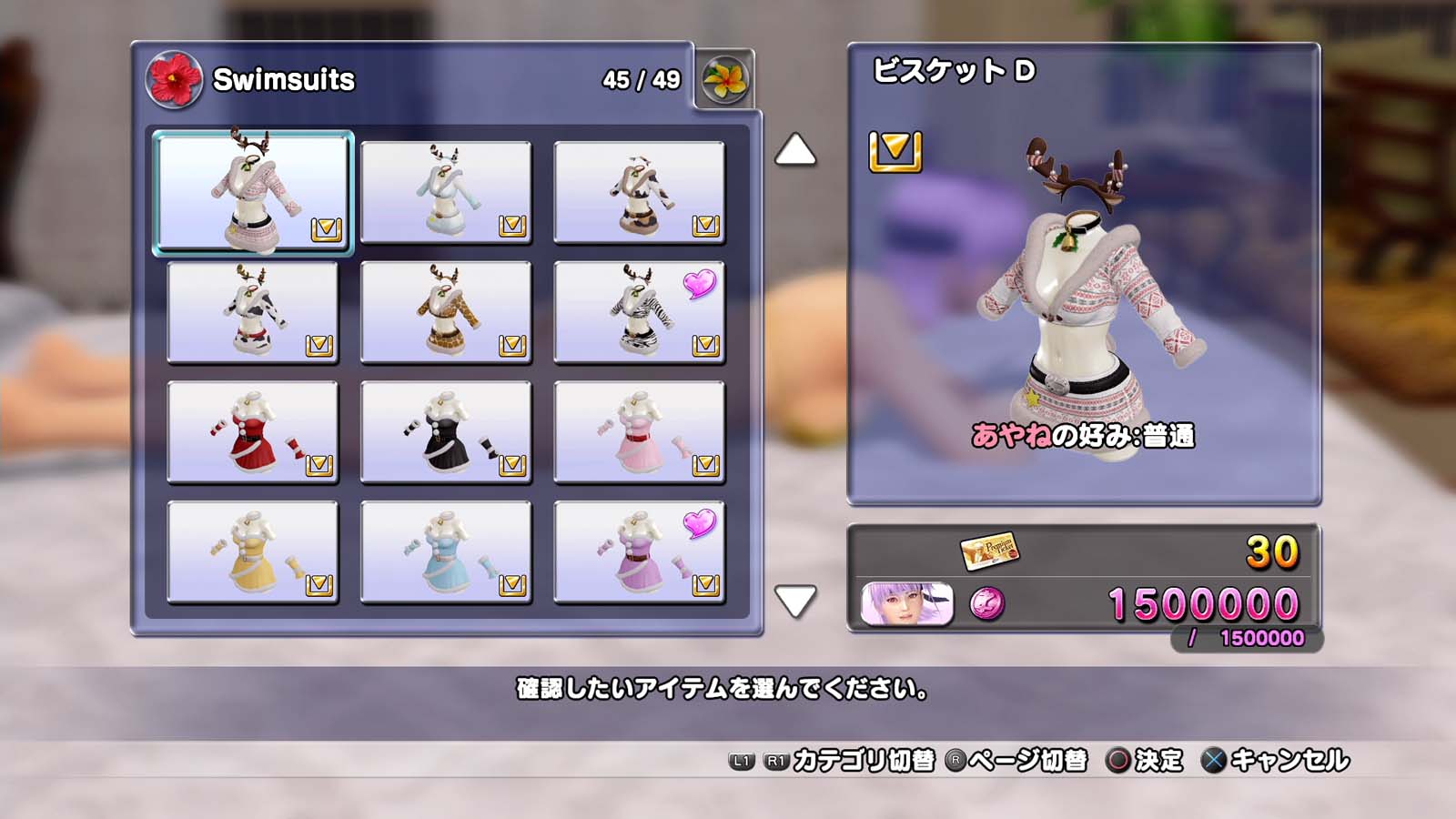Switch to the yellow flower category tab
This screenshot has width=1456, height=819.
click(x=725, y=80)
